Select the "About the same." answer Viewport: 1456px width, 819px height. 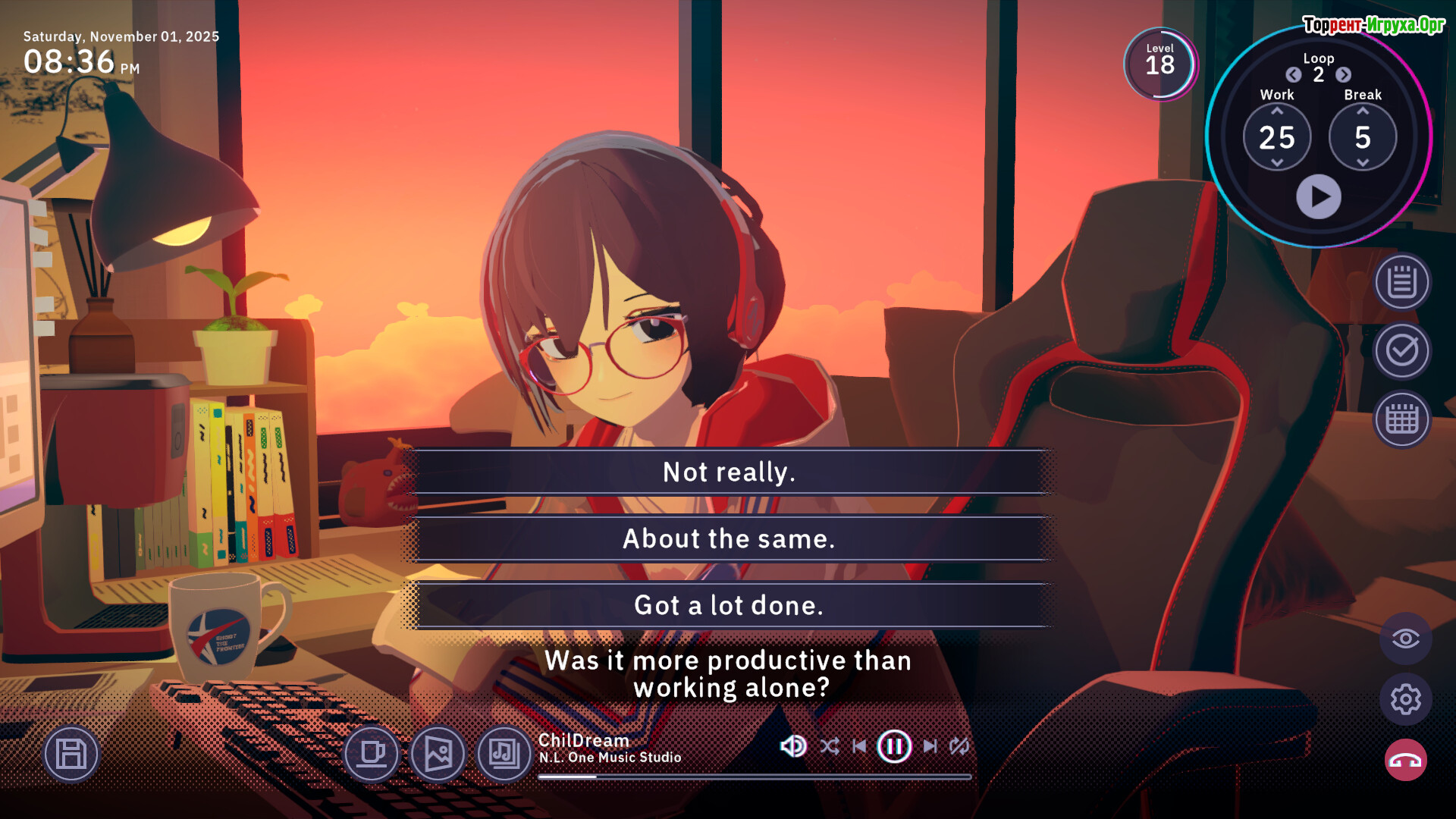coord(728,538)
